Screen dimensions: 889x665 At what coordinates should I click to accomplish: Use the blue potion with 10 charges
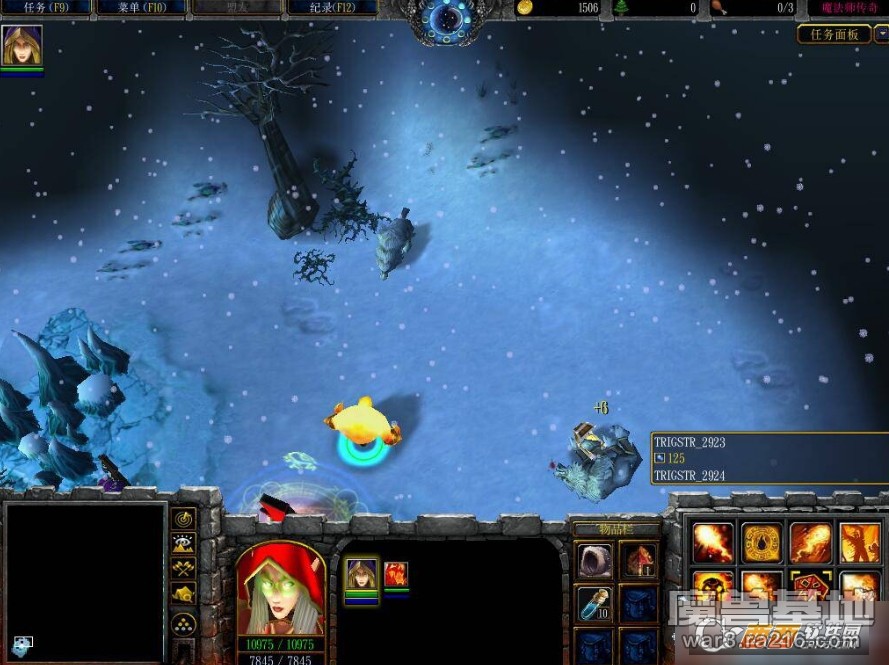coord(594,603)
